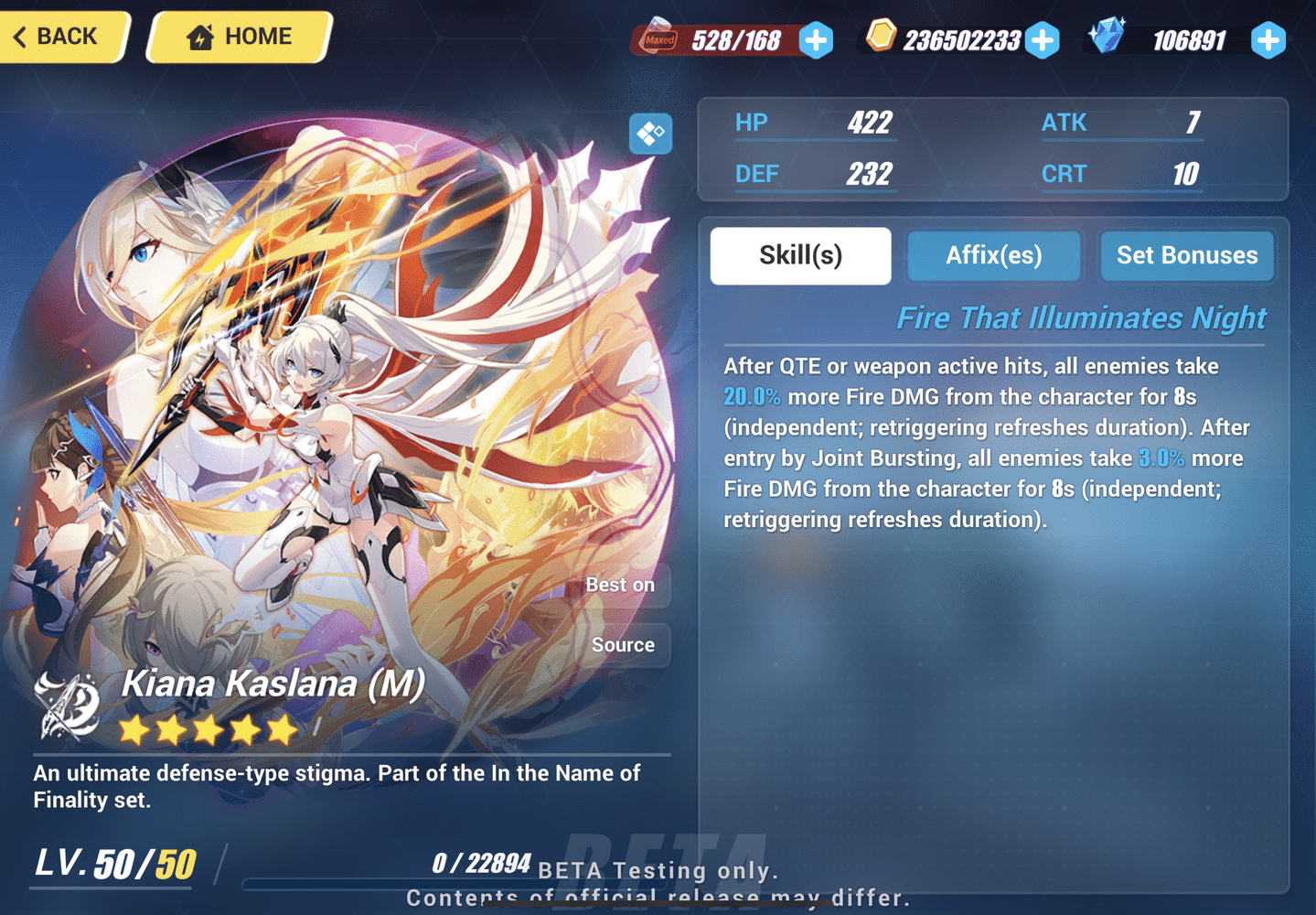Click the plus icon to buy more coins
Screen dimensions: 1316x915
point(1042,40)
